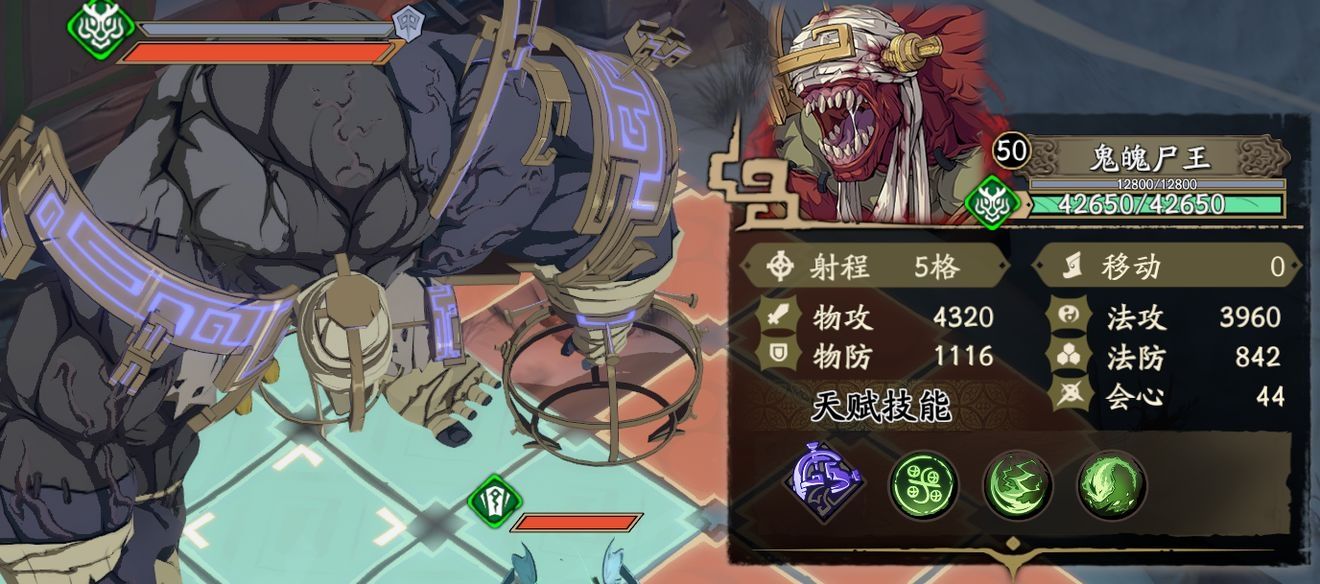Inspect the green coin-swirl talent skill

click(x=923, y=485)
